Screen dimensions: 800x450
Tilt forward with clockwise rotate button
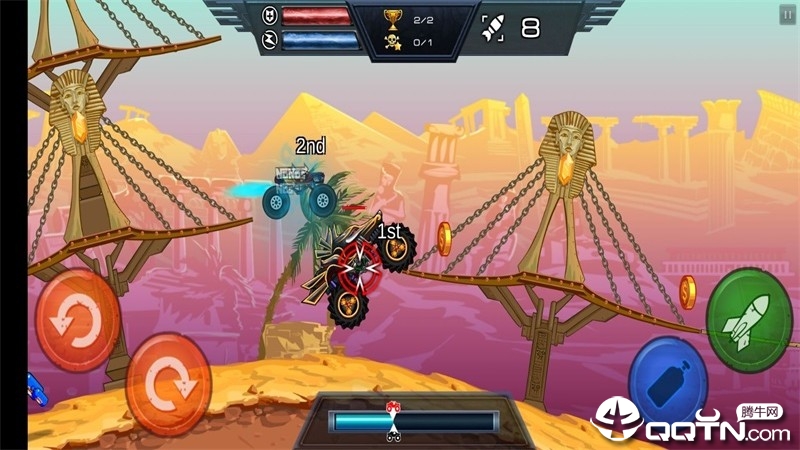click(x=168, y=383)
